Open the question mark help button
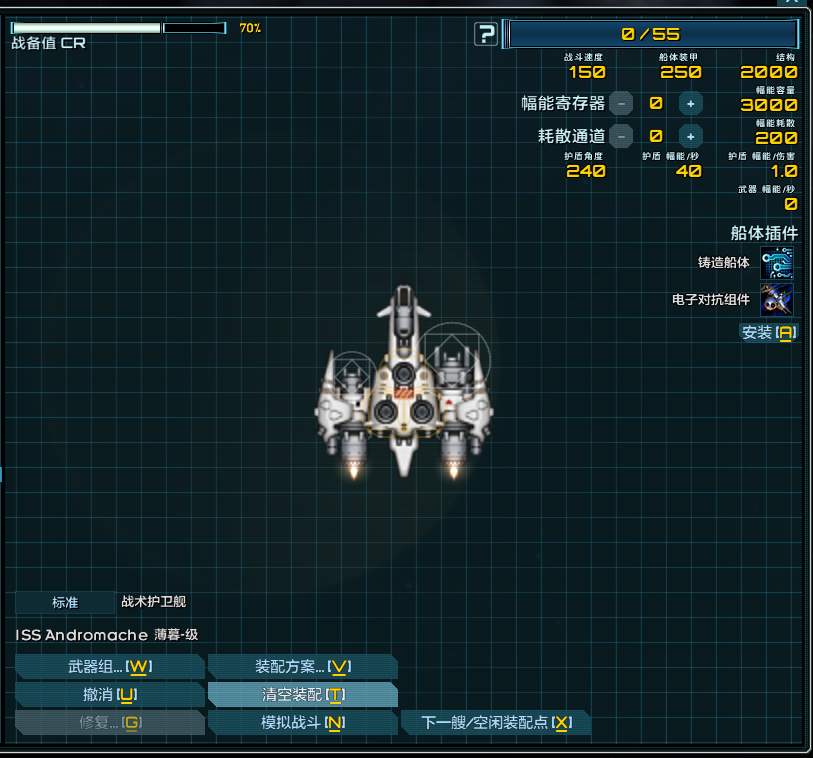This screenshot has width=813, height=758. [x=486, y=35]
